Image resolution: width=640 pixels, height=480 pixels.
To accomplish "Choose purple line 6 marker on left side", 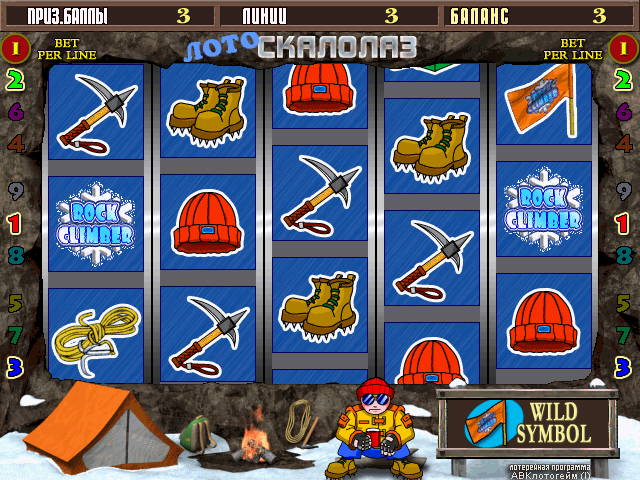I will click(x=15, y=112).
